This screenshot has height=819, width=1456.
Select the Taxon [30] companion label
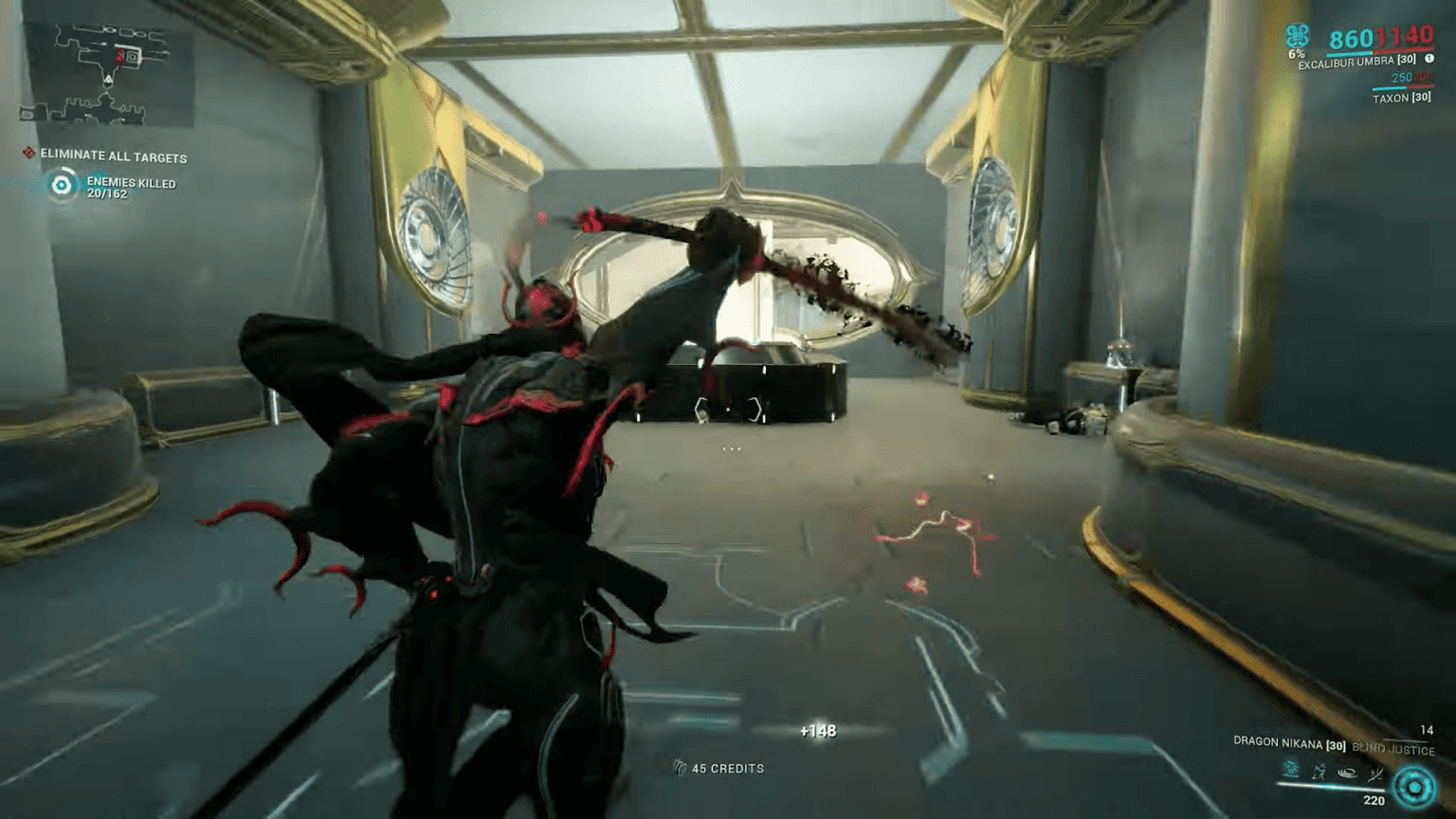click(x=1401, y=98)
